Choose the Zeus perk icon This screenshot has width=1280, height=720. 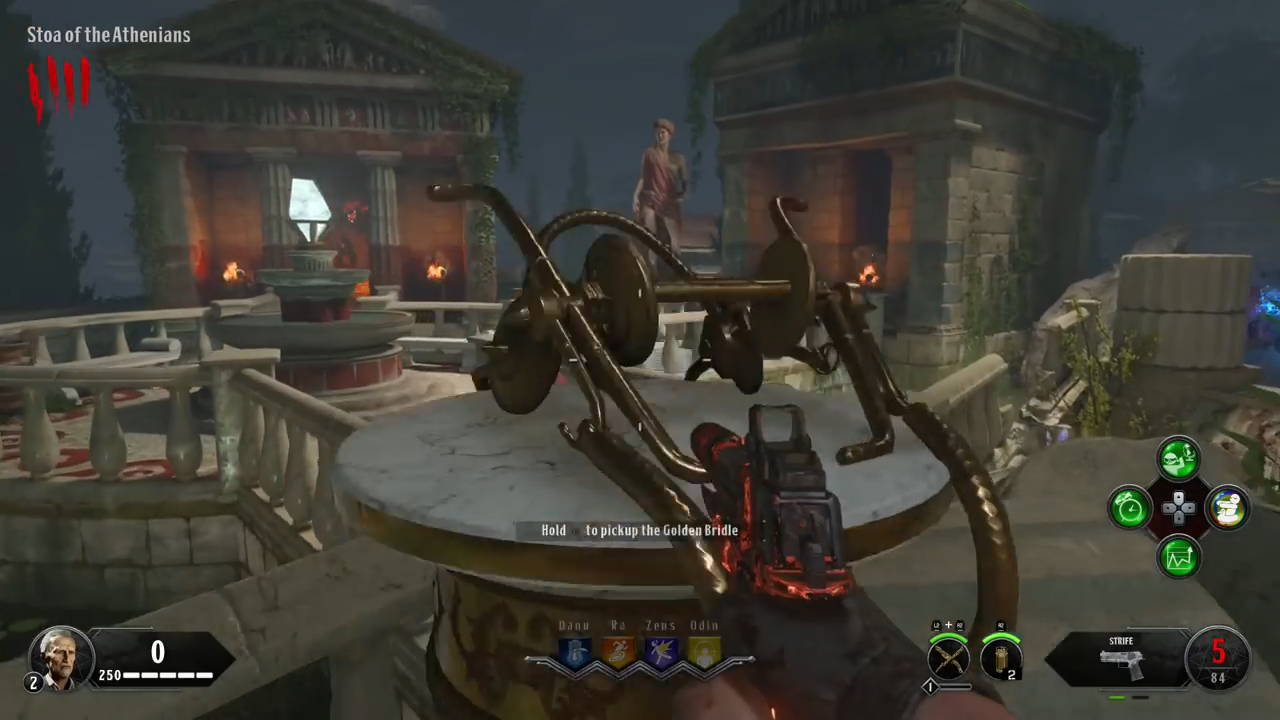pos(661,653)
